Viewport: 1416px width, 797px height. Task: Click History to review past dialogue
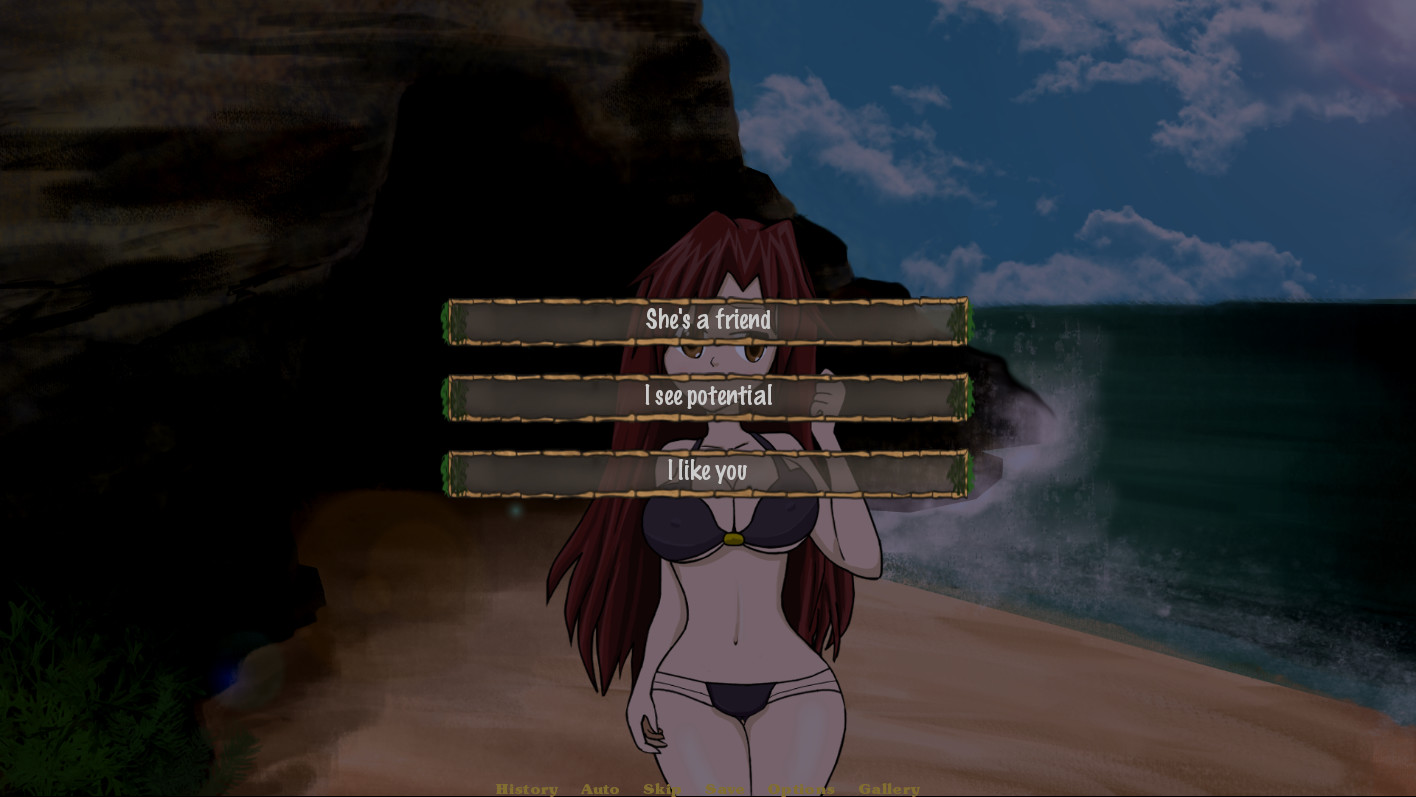527,789
